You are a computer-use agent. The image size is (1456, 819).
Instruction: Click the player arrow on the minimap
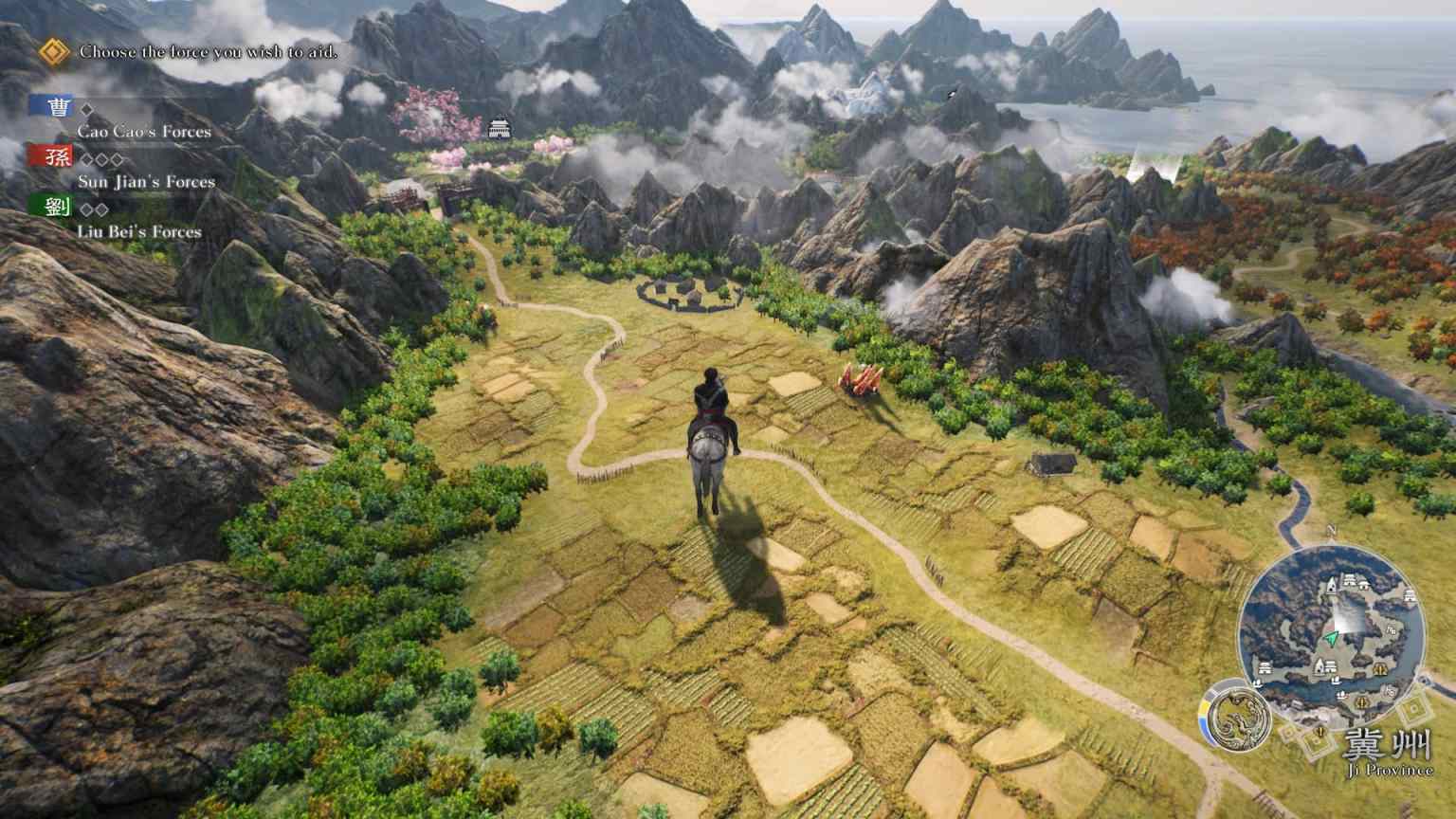pyautogui.click(x=1331, y=639)
